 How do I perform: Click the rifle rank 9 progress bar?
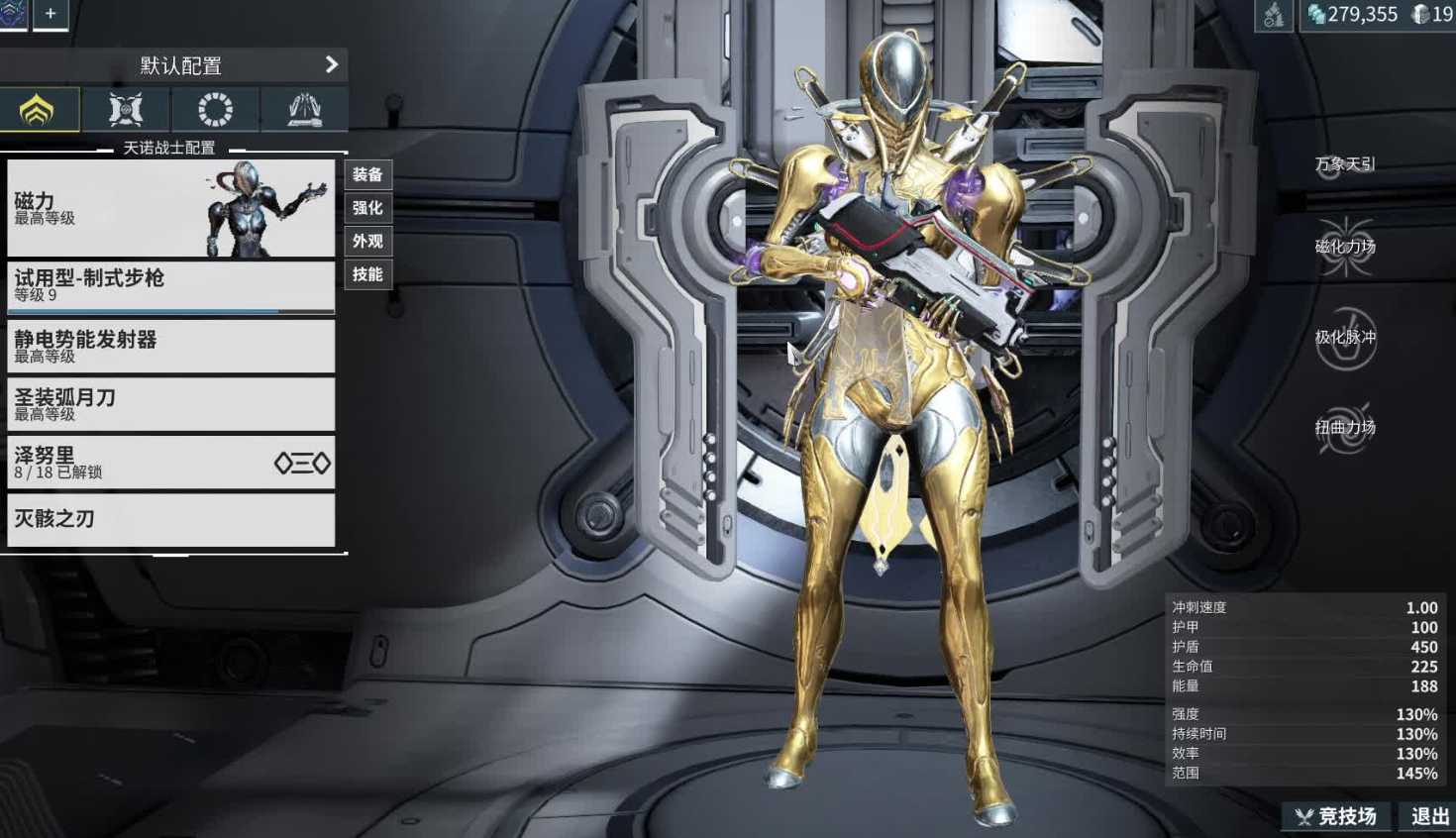click(170, 310)
